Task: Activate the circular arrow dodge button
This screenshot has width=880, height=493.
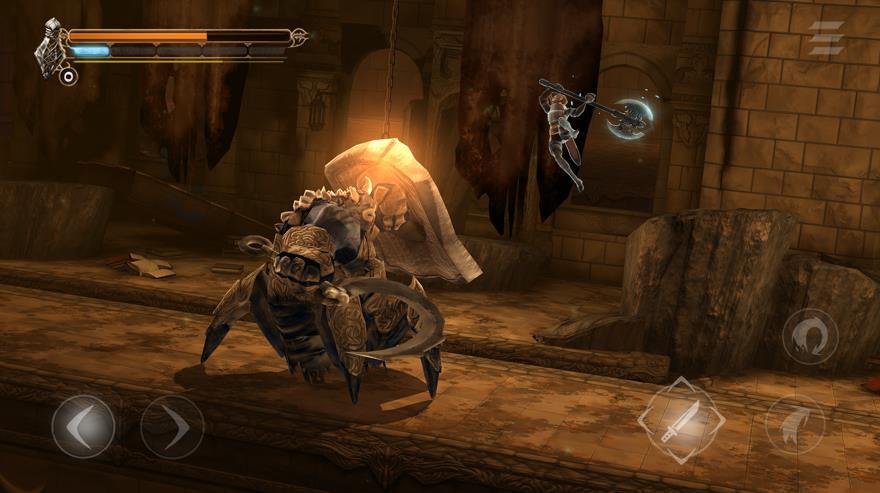Action: [x=810, y=338]
